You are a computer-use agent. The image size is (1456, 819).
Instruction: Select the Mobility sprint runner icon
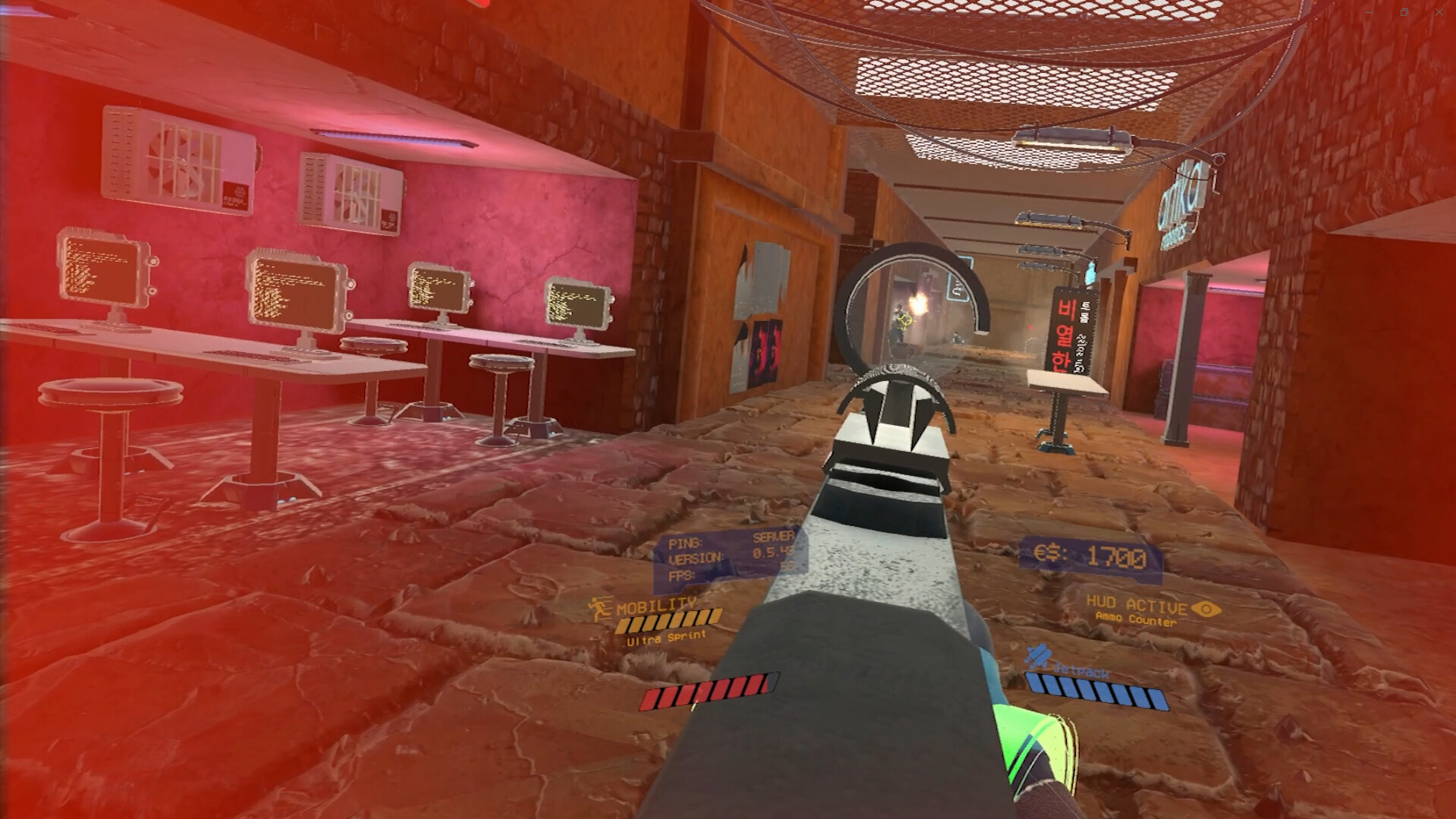point(599,607)
